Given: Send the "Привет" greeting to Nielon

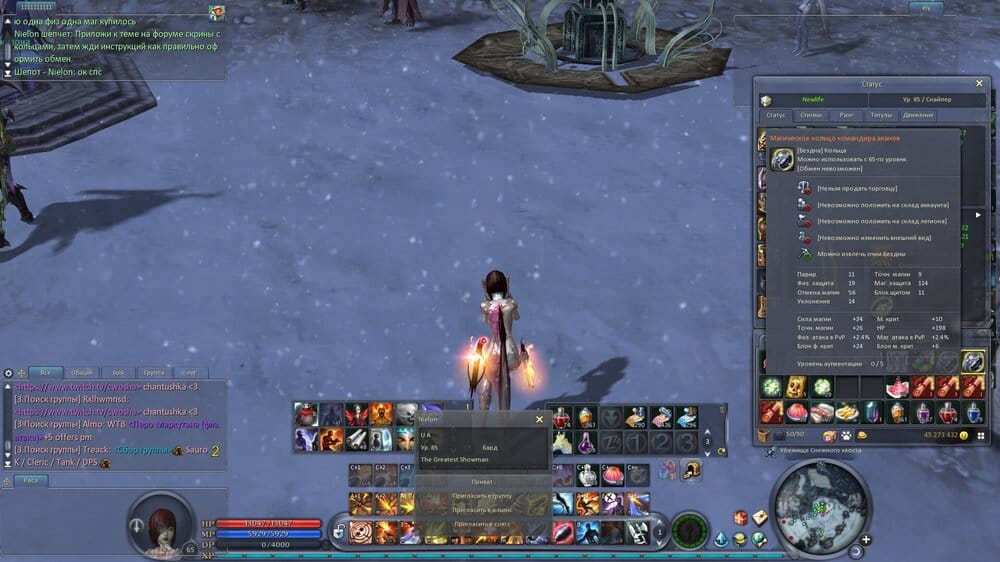Looking at the screenshot, I should tap(480, 481).
